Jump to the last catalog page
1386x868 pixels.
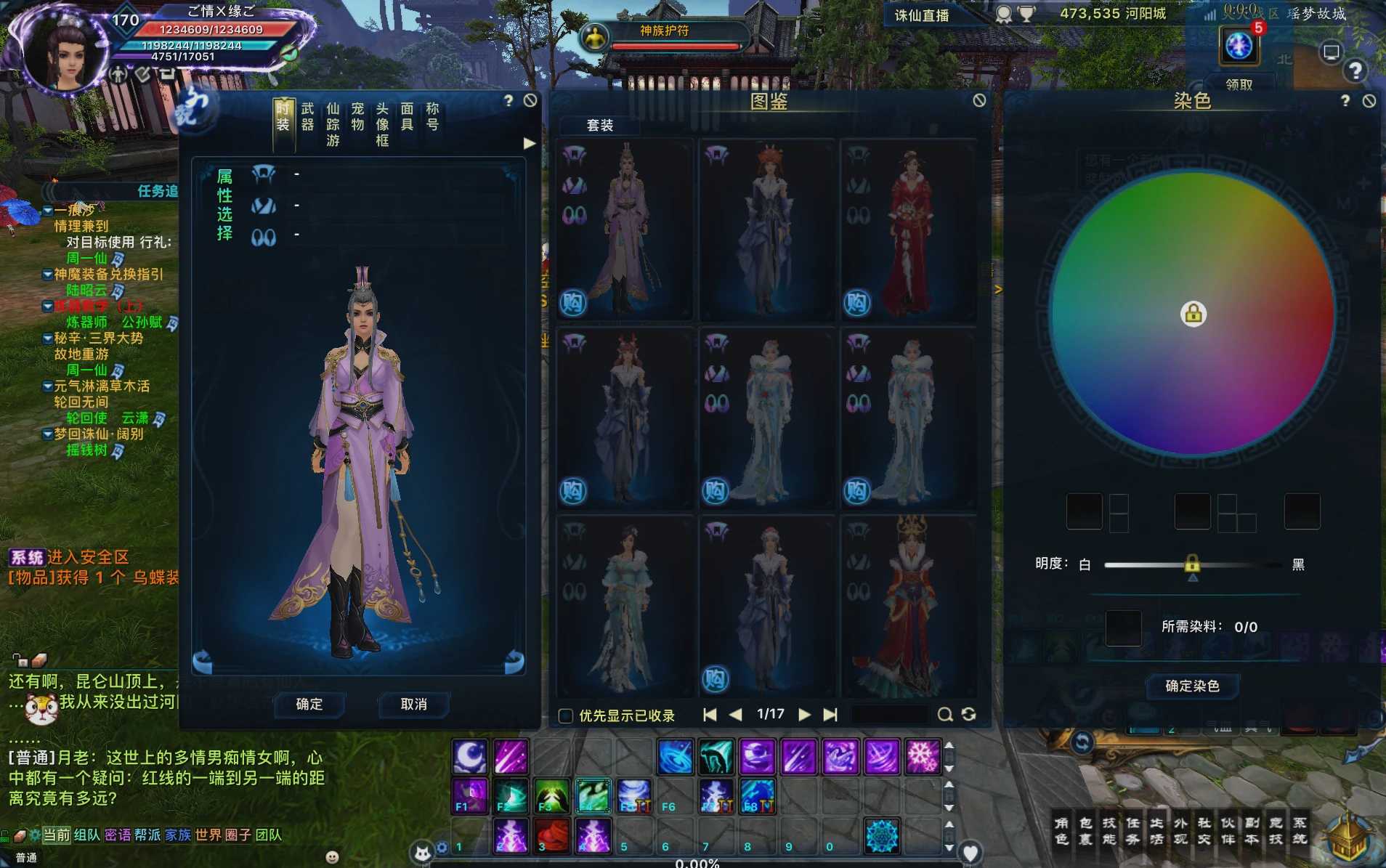point(830,715)
